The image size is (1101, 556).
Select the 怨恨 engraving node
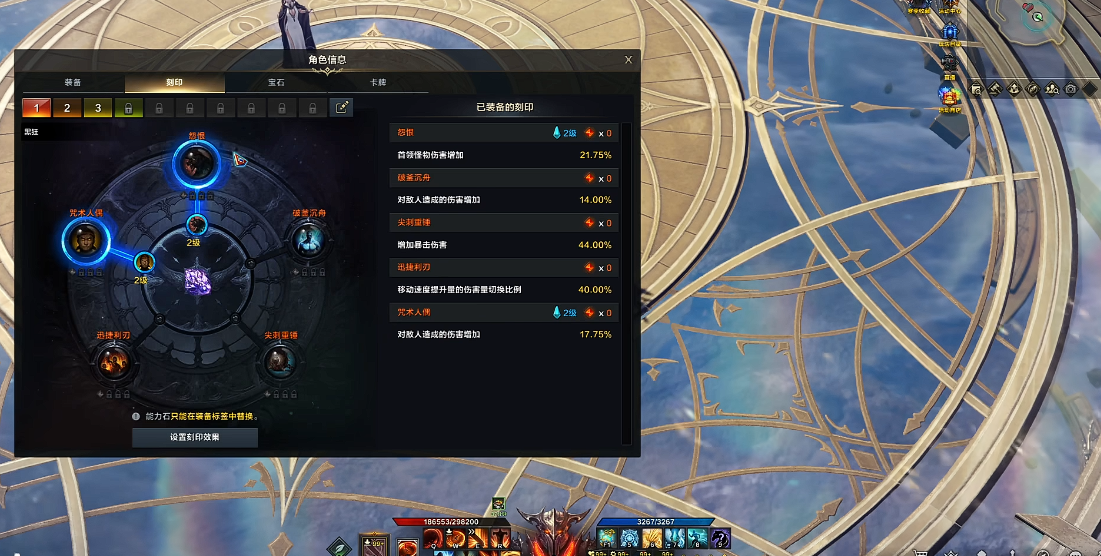tap(197, 159)
